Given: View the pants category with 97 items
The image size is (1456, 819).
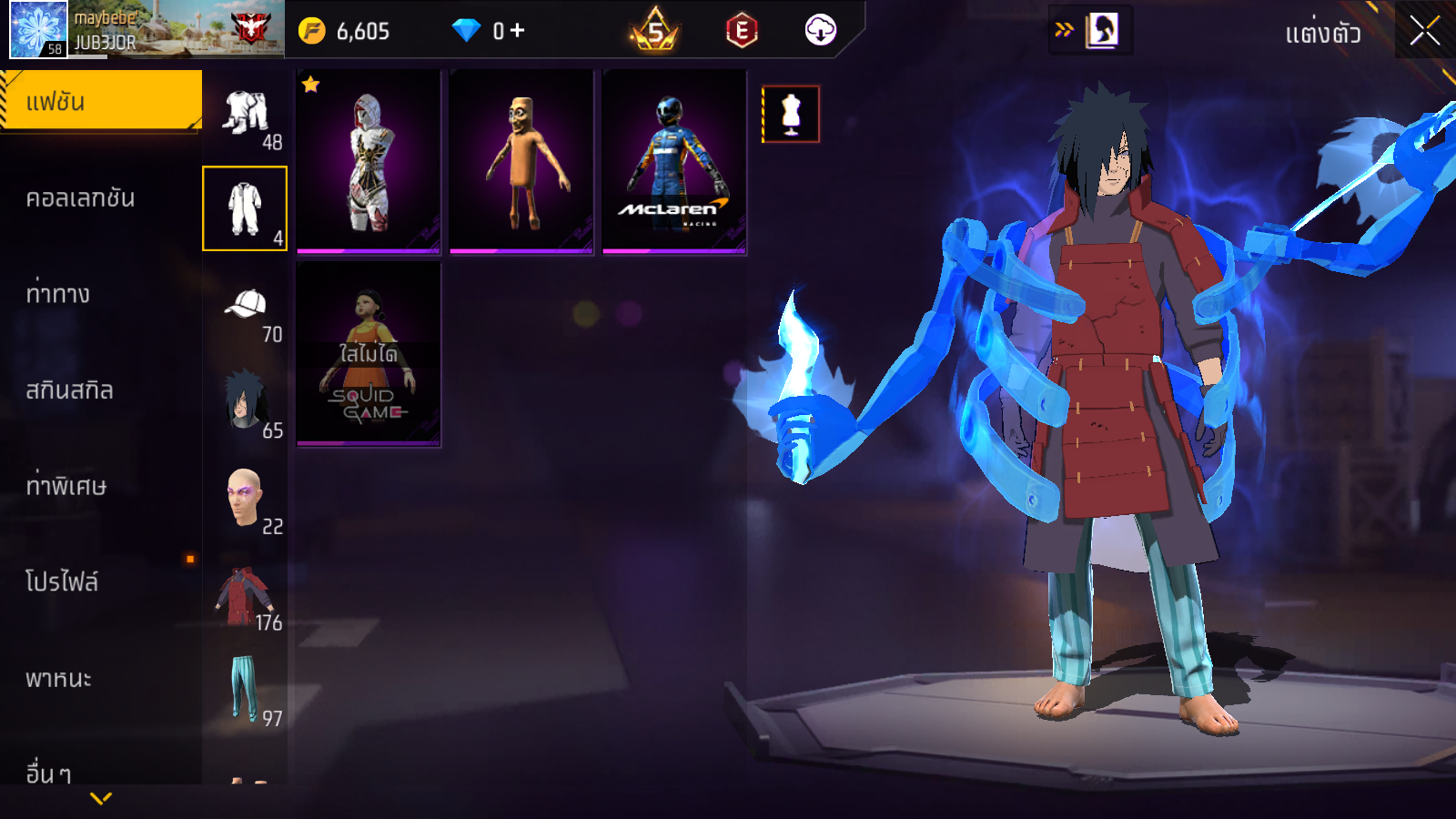Looking at the screenshot, I should 245,690.
